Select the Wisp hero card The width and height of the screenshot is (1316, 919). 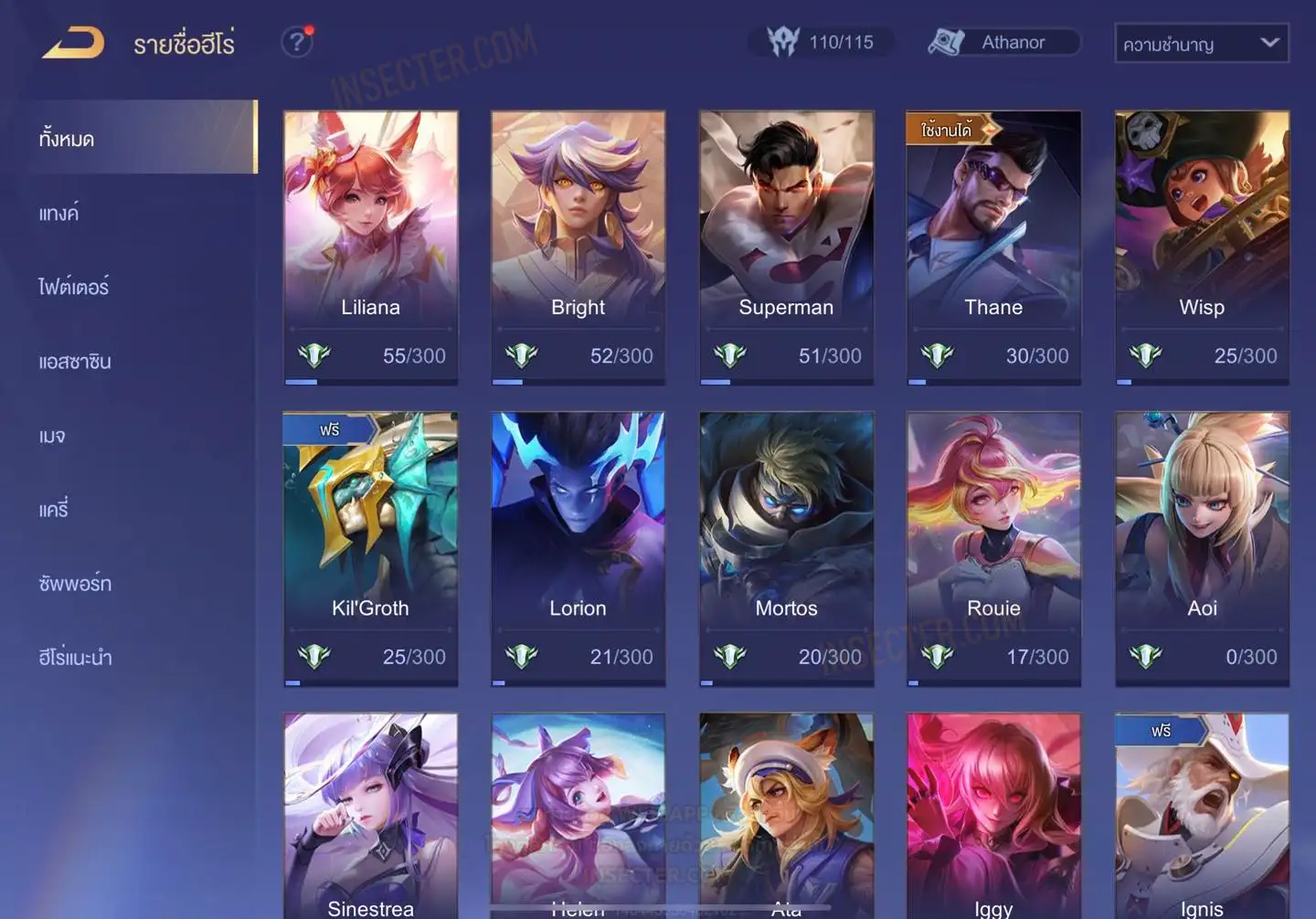tap(1202, 247)
